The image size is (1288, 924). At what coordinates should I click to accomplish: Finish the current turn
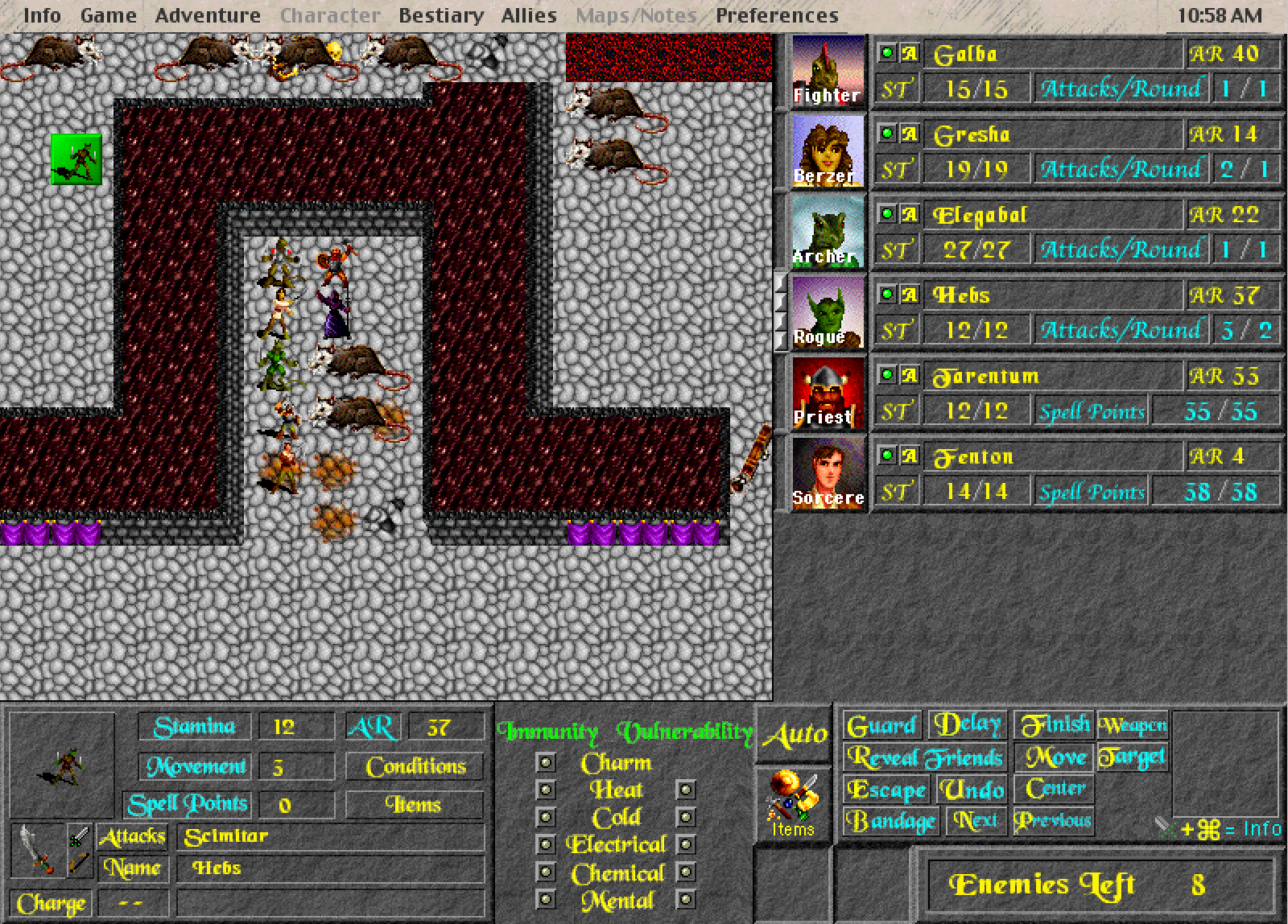coord(1055,725)
